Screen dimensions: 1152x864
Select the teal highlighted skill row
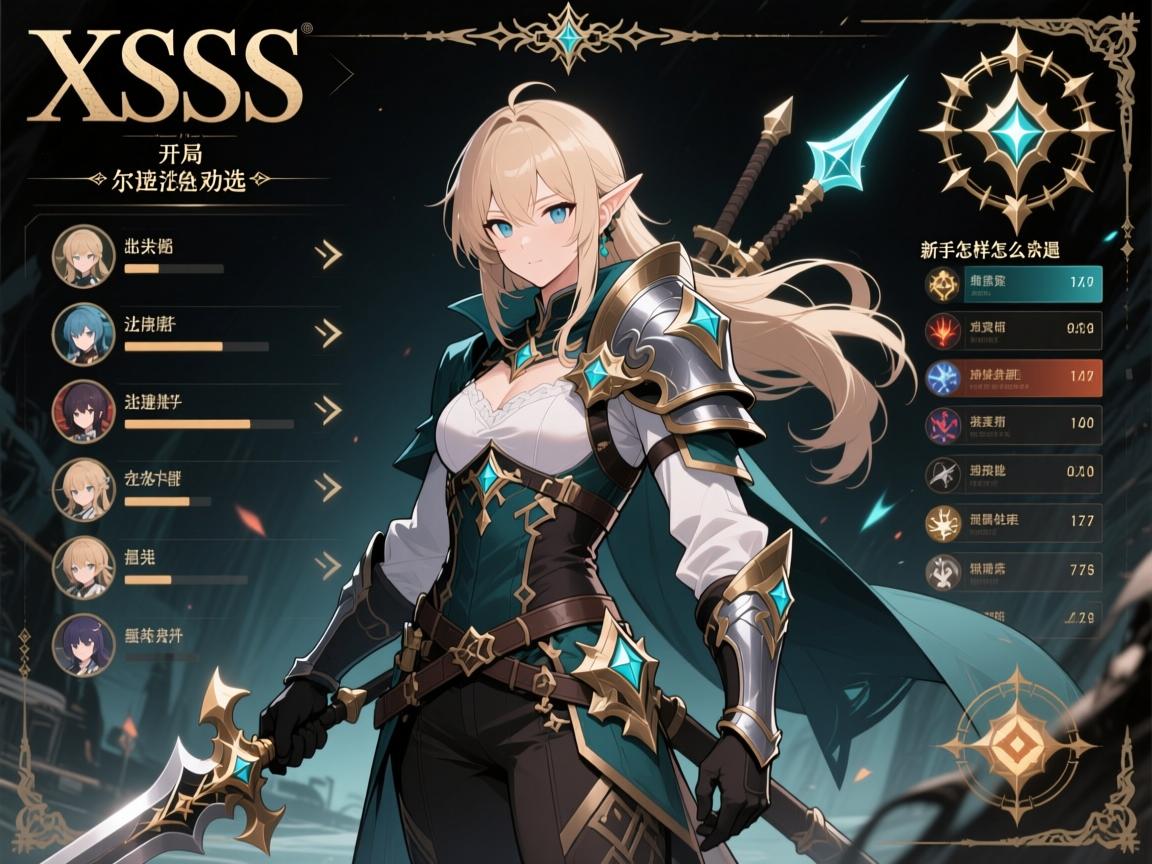click(1013, 283)
